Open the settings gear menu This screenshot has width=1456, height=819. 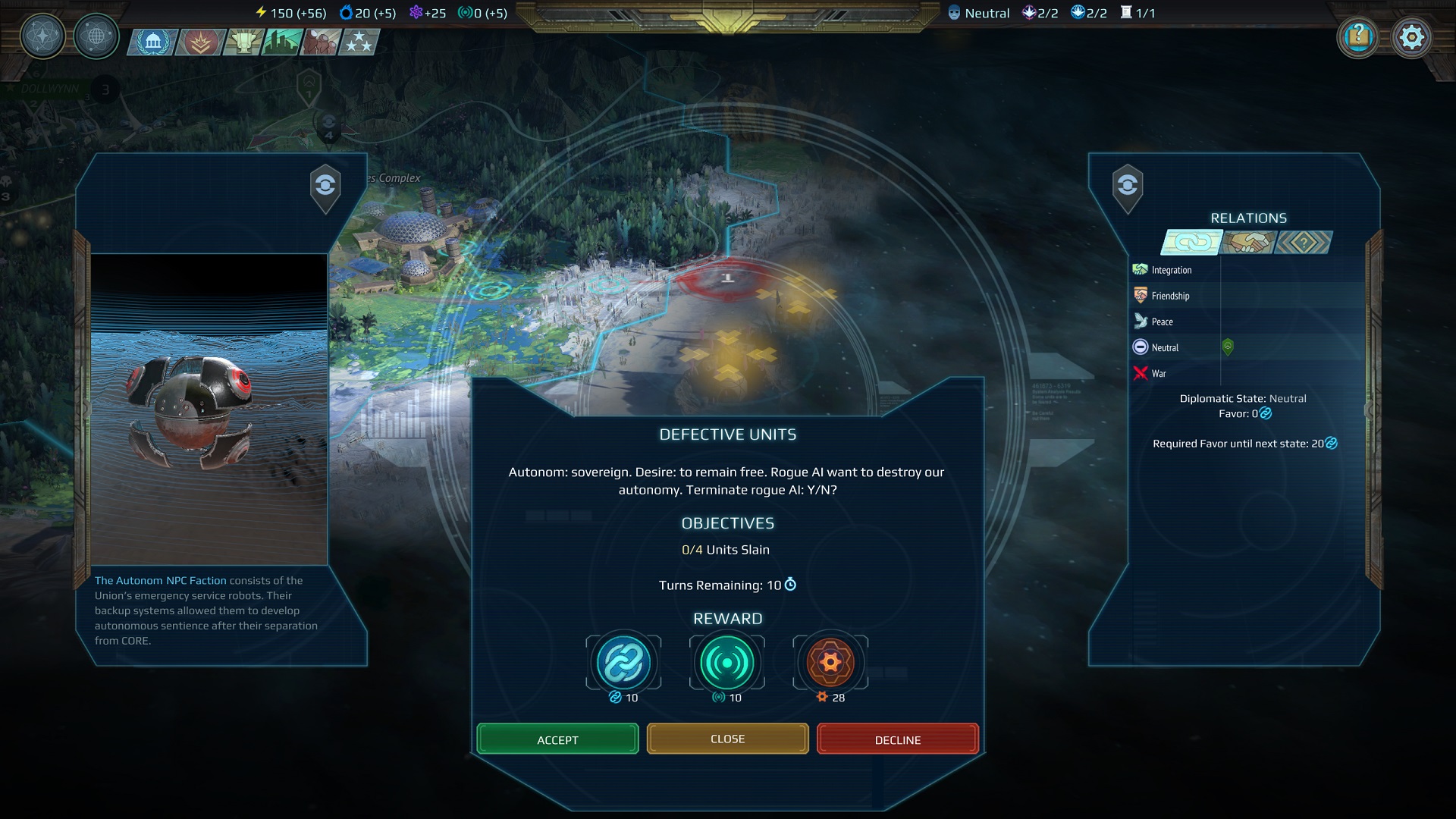1411,37
